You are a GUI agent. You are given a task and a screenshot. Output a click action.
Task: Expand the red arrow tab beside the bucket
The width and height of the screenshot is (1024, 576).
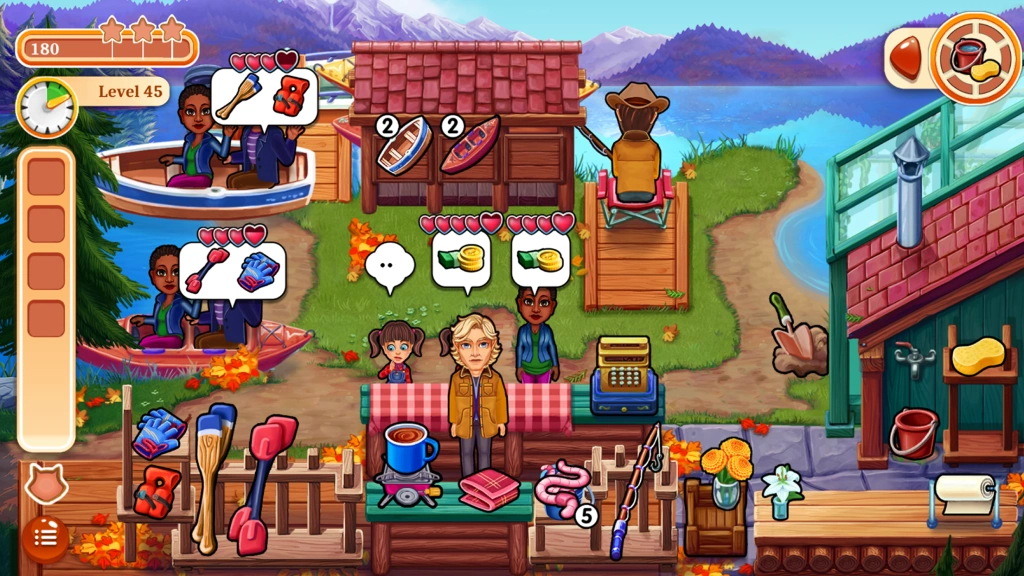[x=905, y=57]
